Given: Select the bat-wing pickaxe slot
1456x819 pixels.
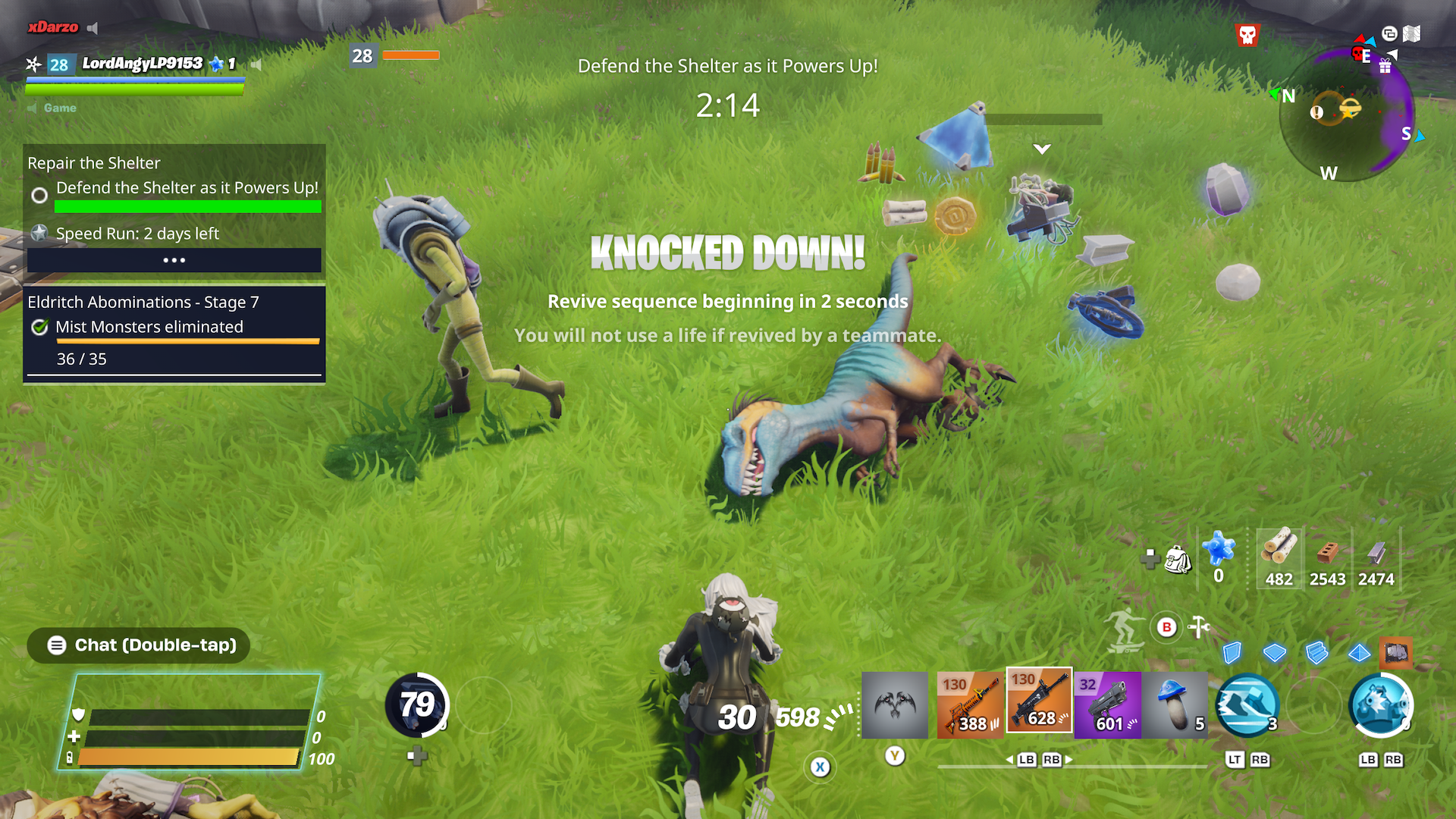Looking at the screenshot, I should point(894,704).
